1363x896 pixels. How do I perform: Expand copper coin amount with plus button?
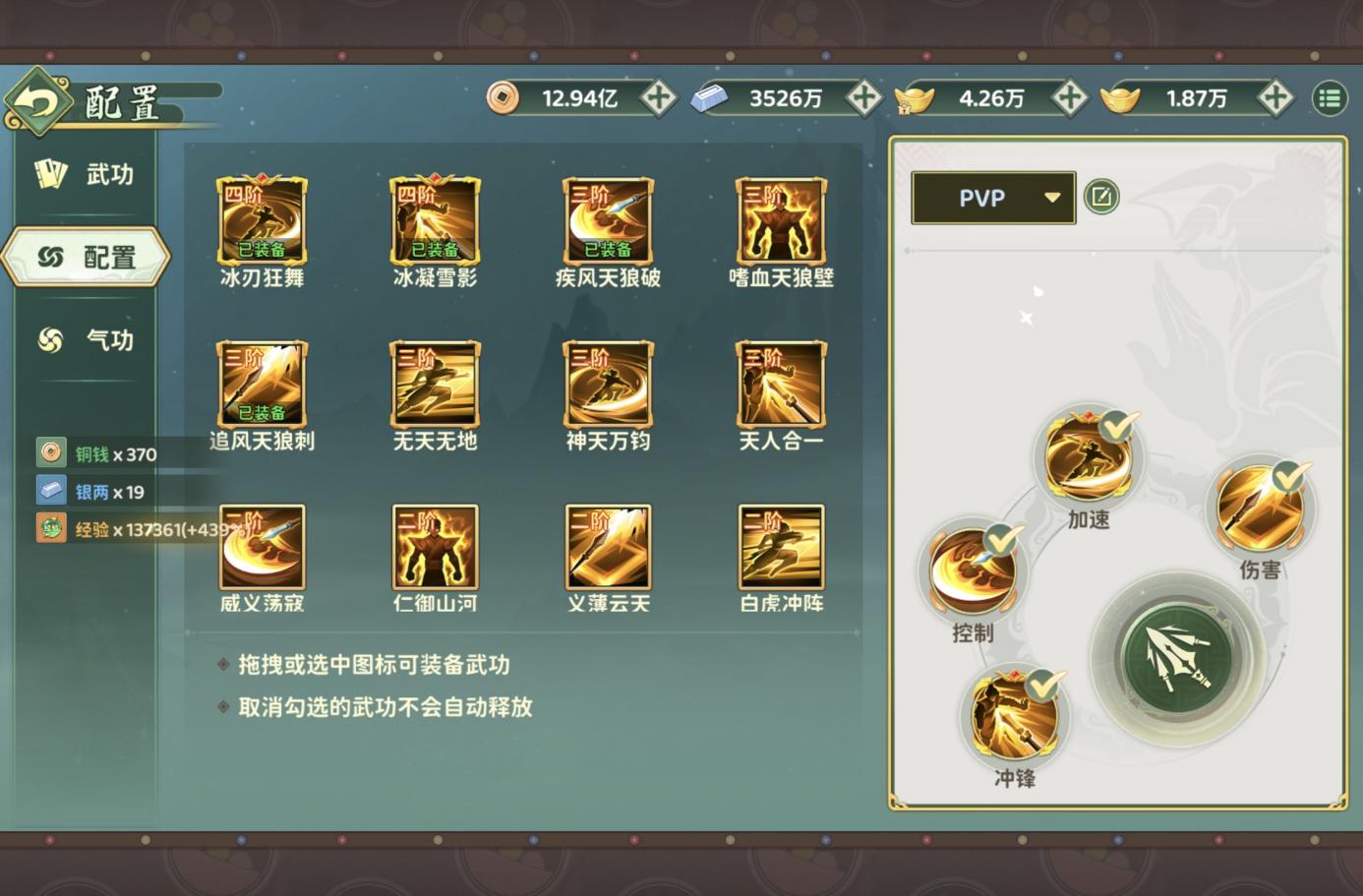pos(659,98)
